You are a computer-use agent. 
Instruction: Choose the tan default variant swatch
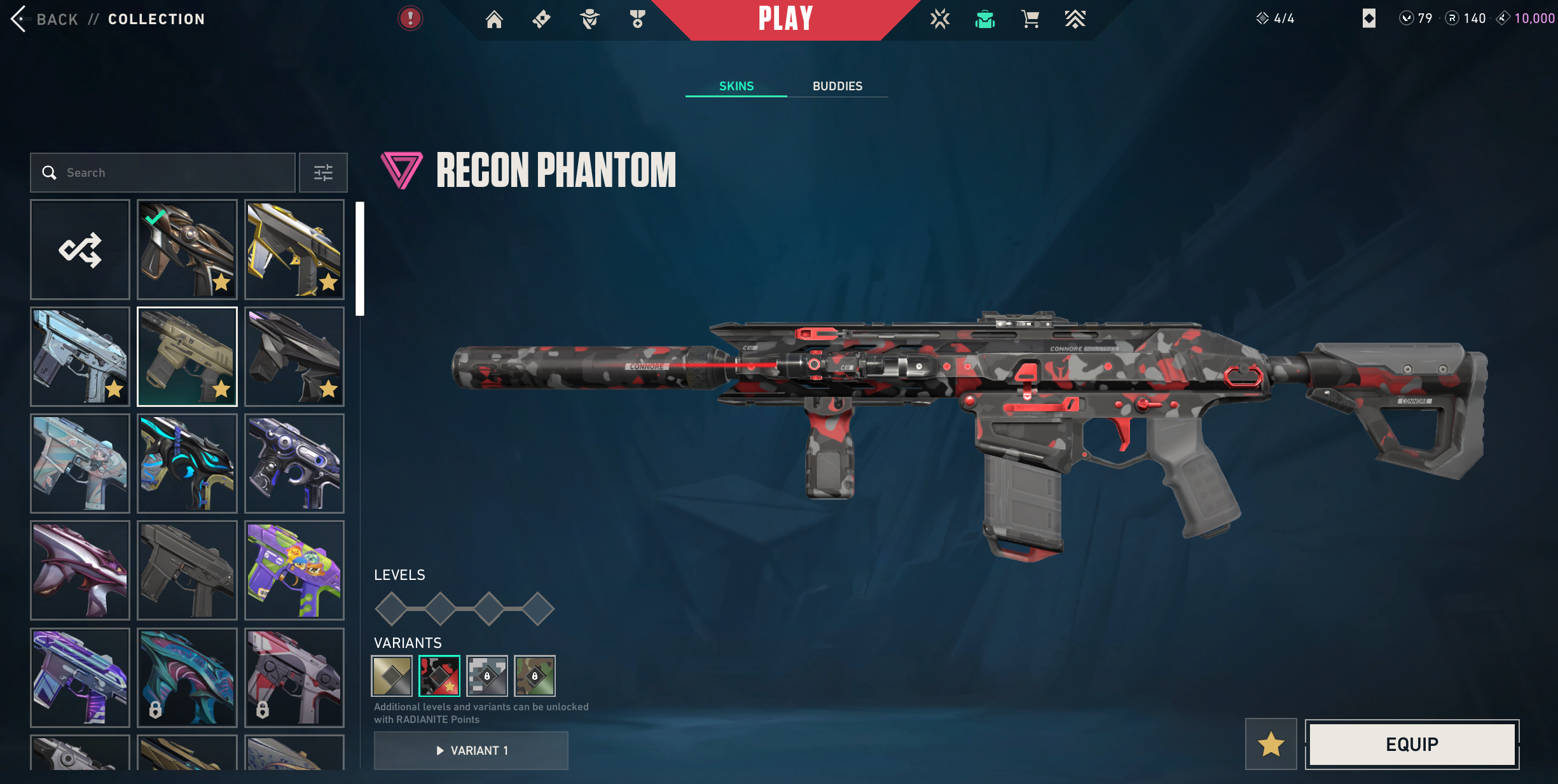(x=392, y=675)
